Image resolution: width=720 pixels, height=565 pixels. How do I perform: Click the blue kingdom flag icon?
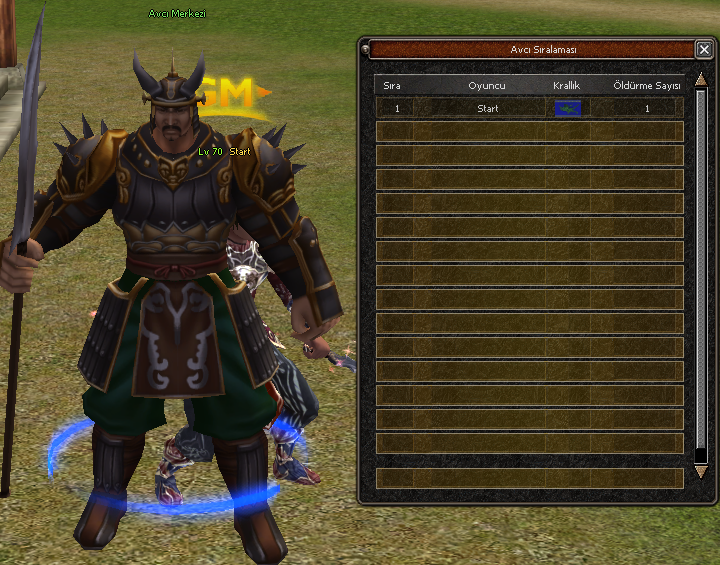pos(567,108)
